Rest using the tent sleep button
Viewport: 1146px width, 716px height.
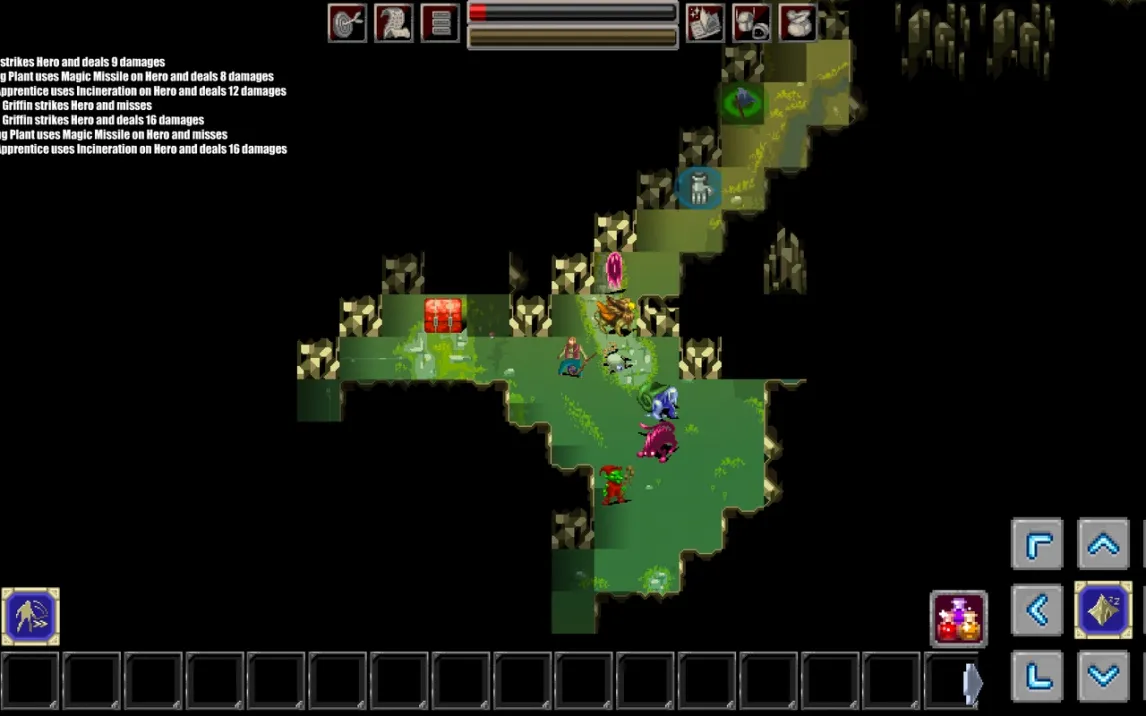coord(1103,610)
